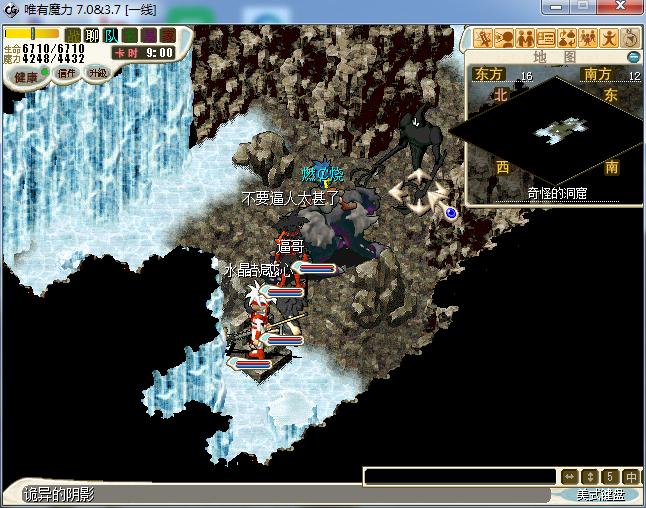Open the 信件 mail button
Screen dimensions: 646x508
67,73
